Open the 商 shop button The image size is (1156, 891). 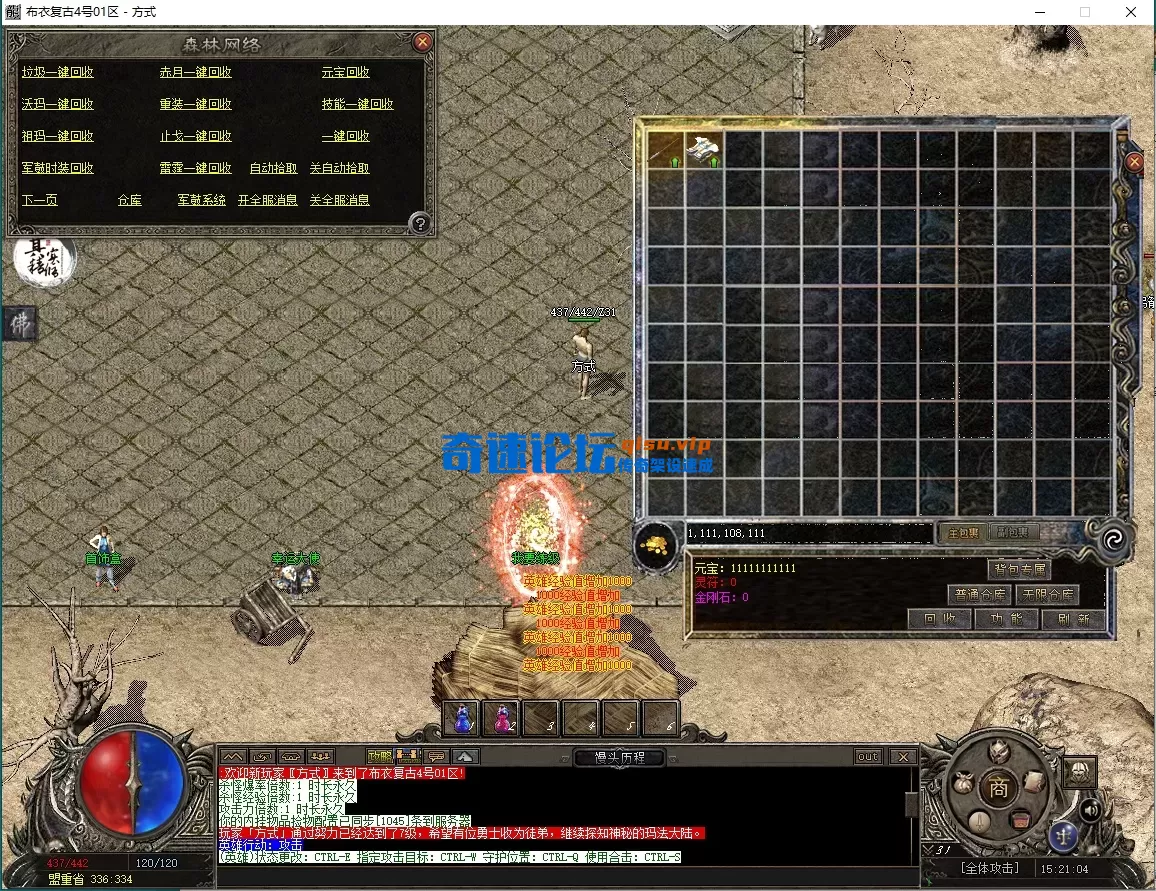[998, 788]
